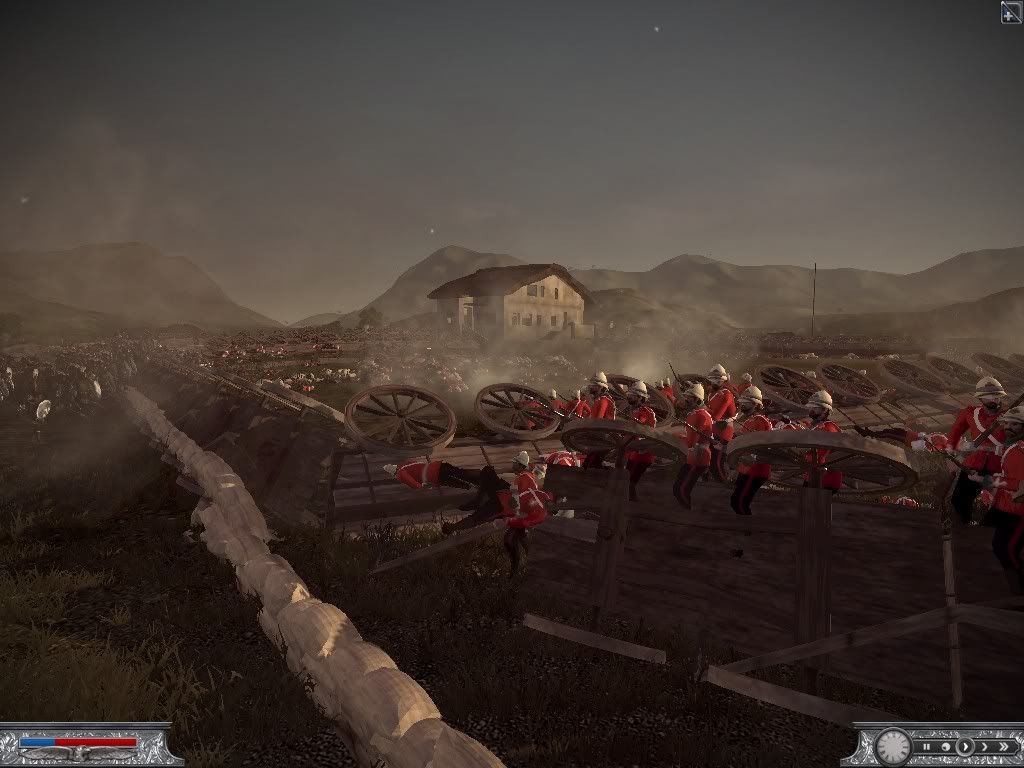Set battle to slow motion speed
Screen dimensions: 1024x768
point(945,746)
